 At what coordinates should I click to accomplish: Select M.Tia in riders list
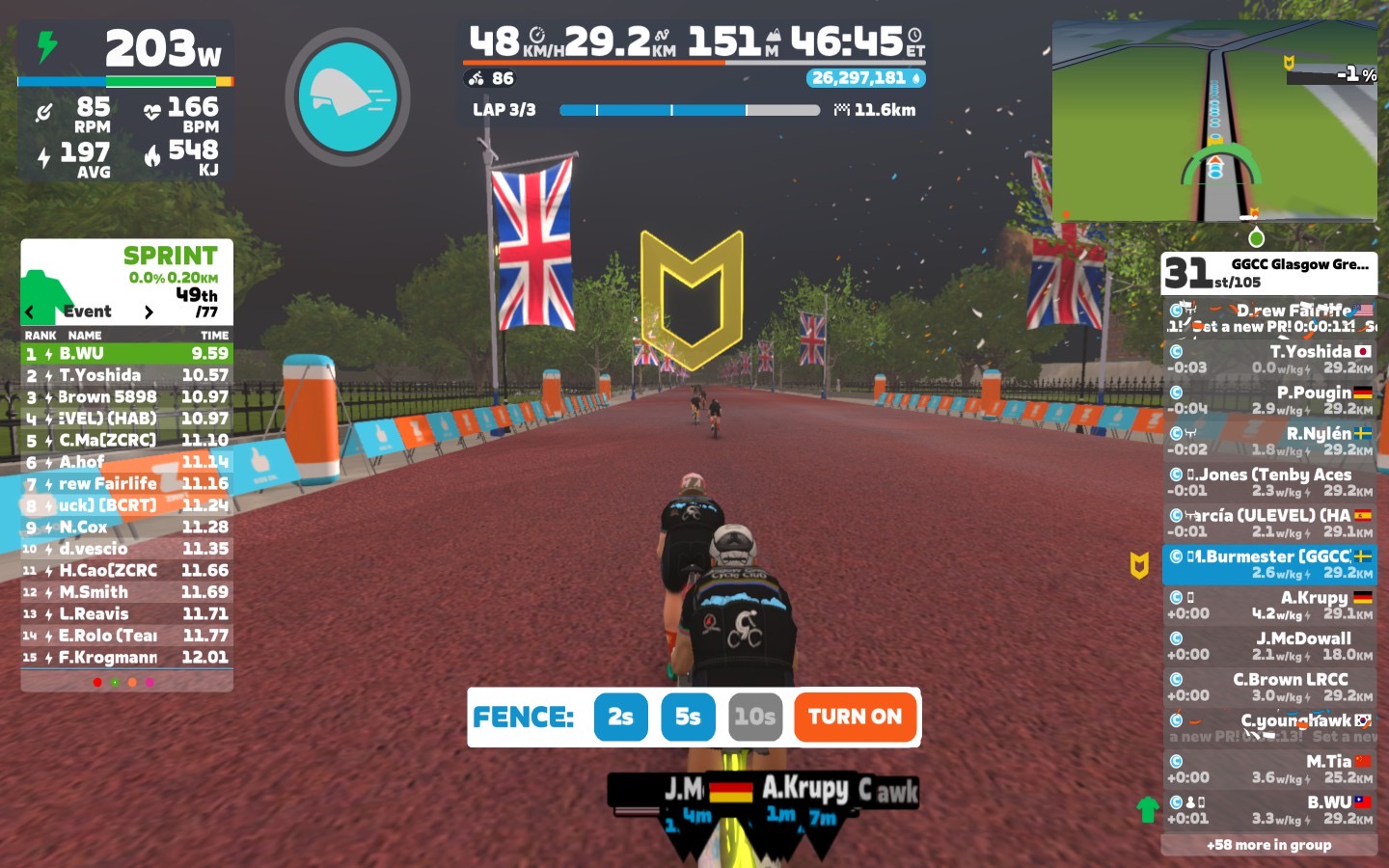coord(1268,769)
